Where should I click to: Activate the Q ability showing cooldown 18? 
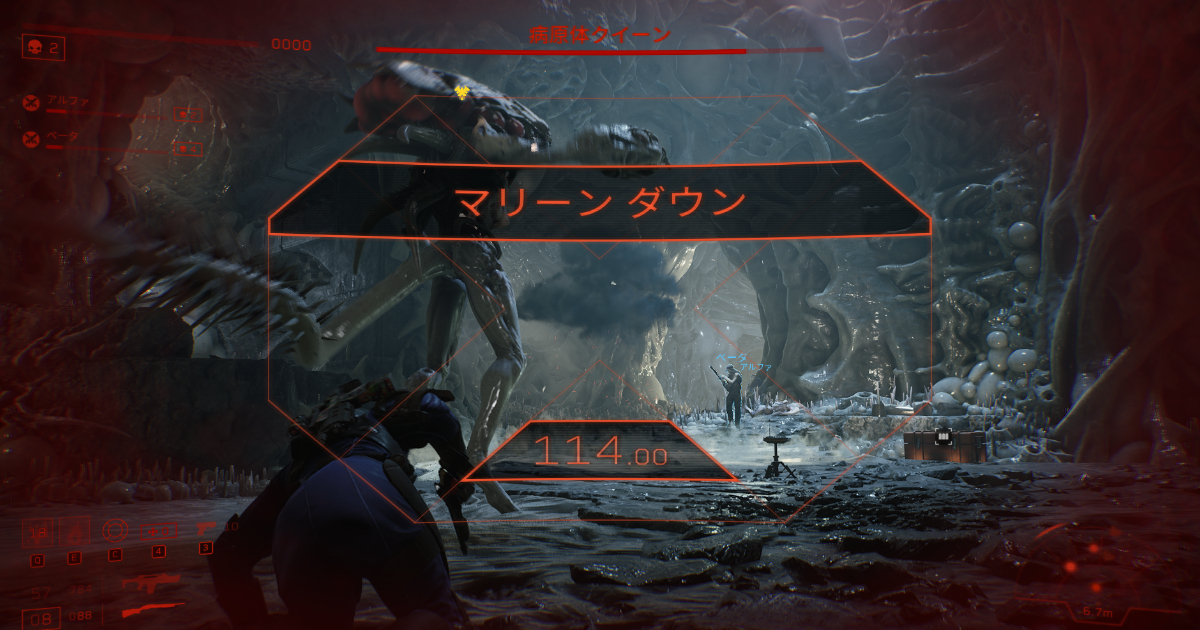37,531
